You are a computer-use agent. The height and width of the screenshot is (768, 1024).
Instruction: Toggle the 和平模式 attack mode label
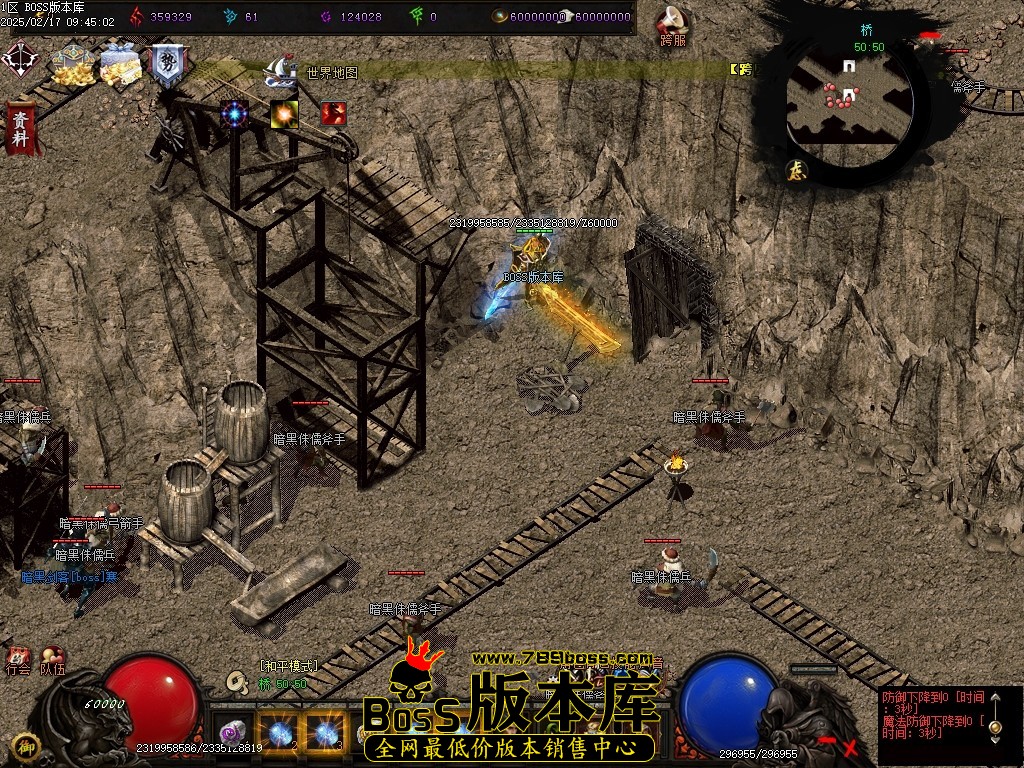pyautogui.click(x=288, y=666)
